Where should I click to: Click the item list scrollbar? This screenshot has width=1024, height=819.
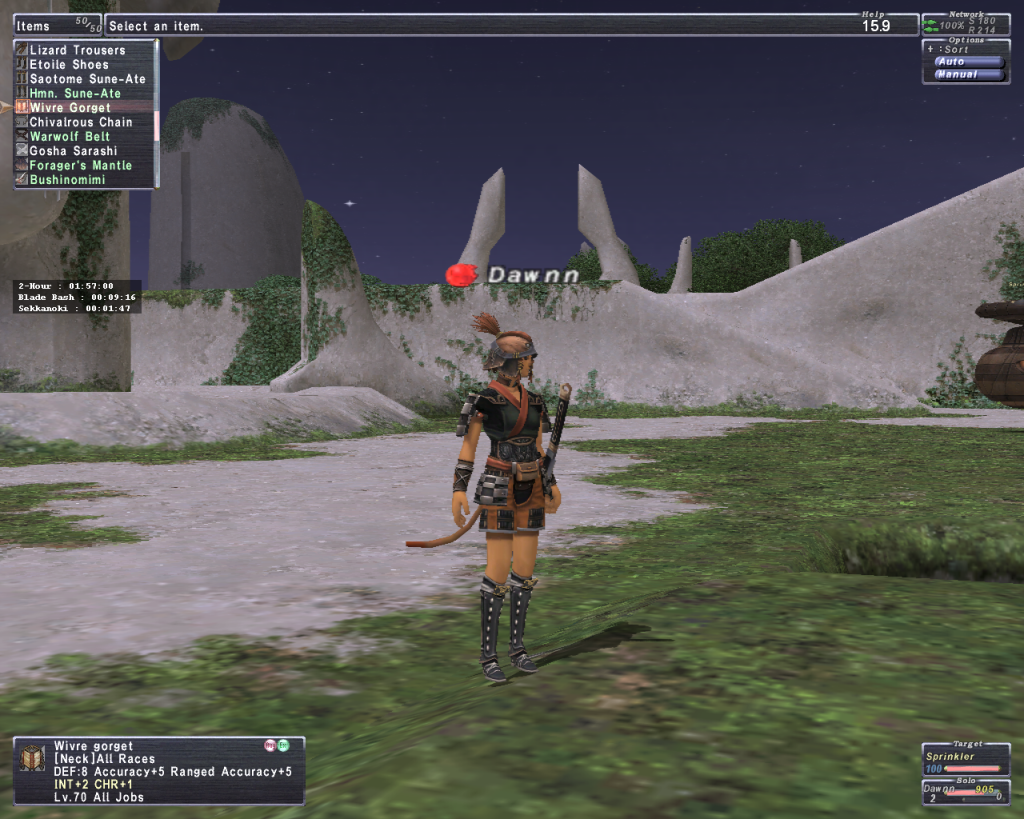[156, 125]
